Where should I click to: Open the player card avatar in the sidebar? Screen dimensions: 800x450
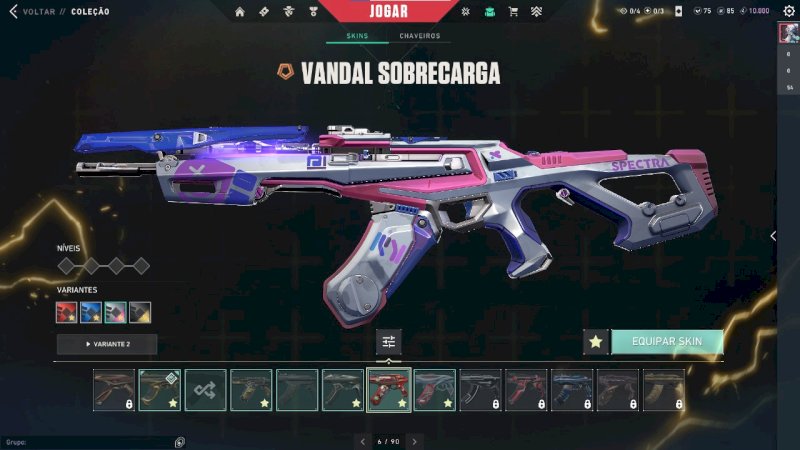[787, 33]
